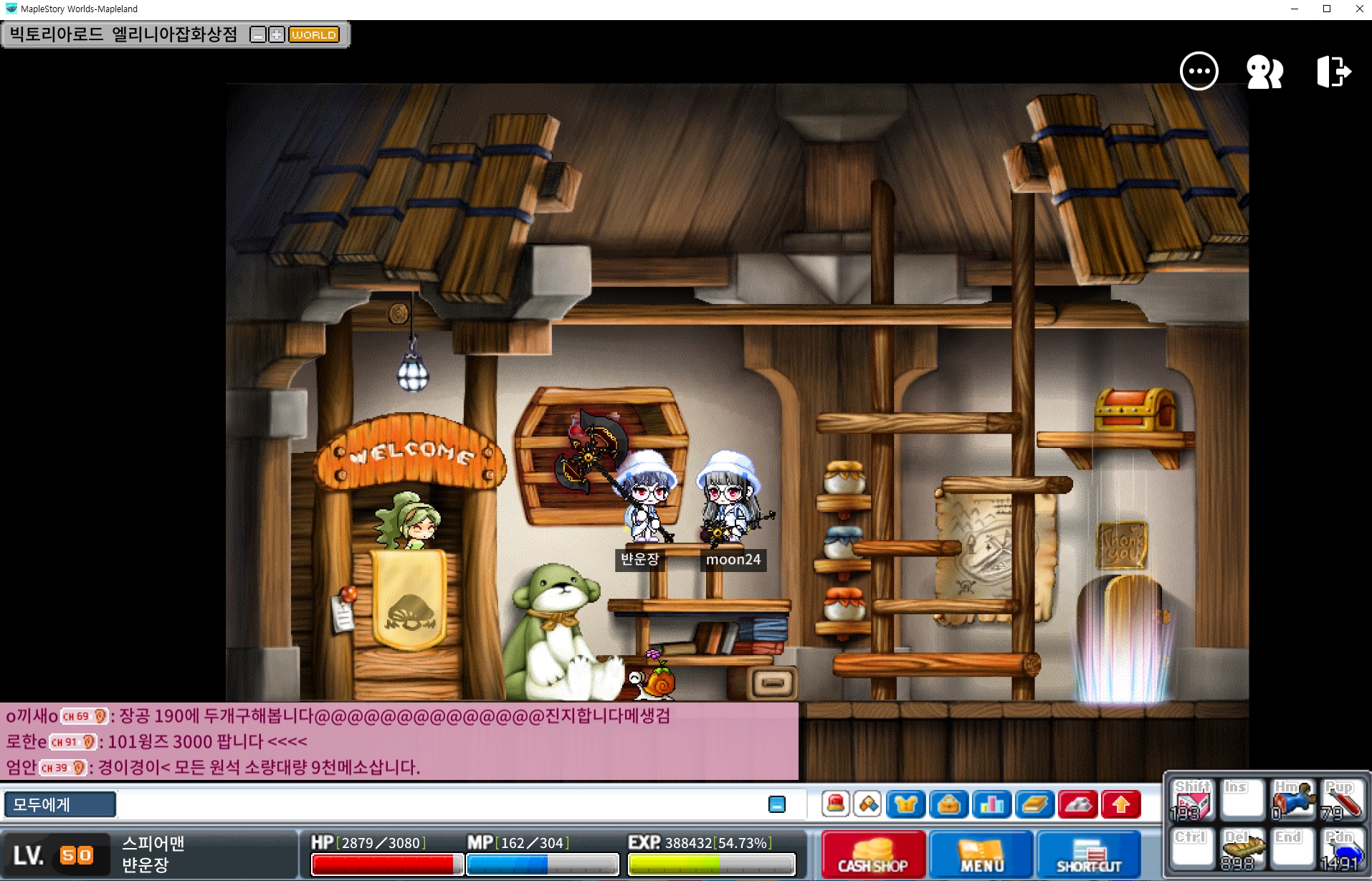1372x881 pixels.
Task: Open the equipment shirt icon
Action: point(905,804)
